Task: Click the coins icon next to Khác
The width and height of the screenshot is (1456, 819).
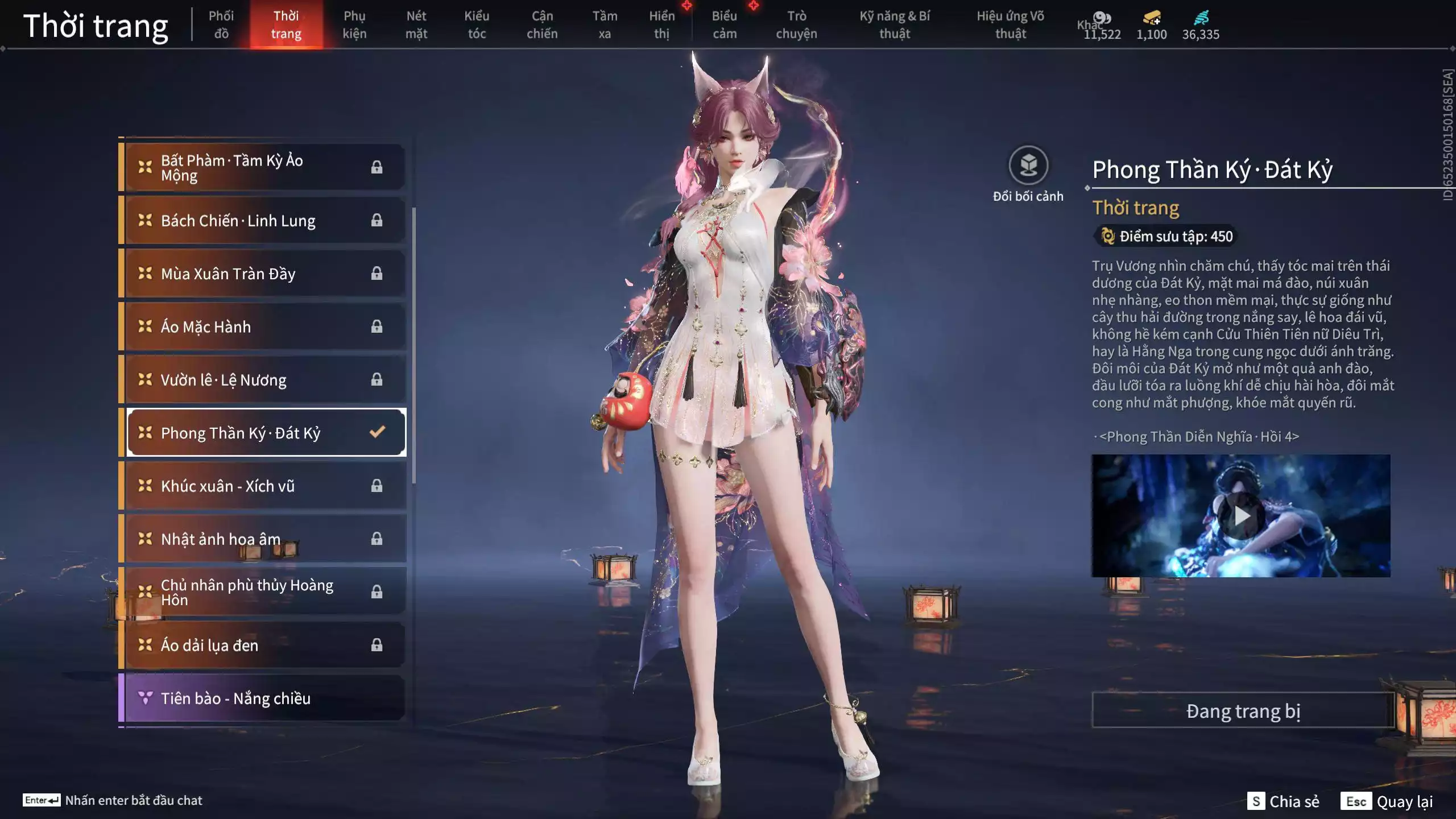Action: pos(1101,17)
